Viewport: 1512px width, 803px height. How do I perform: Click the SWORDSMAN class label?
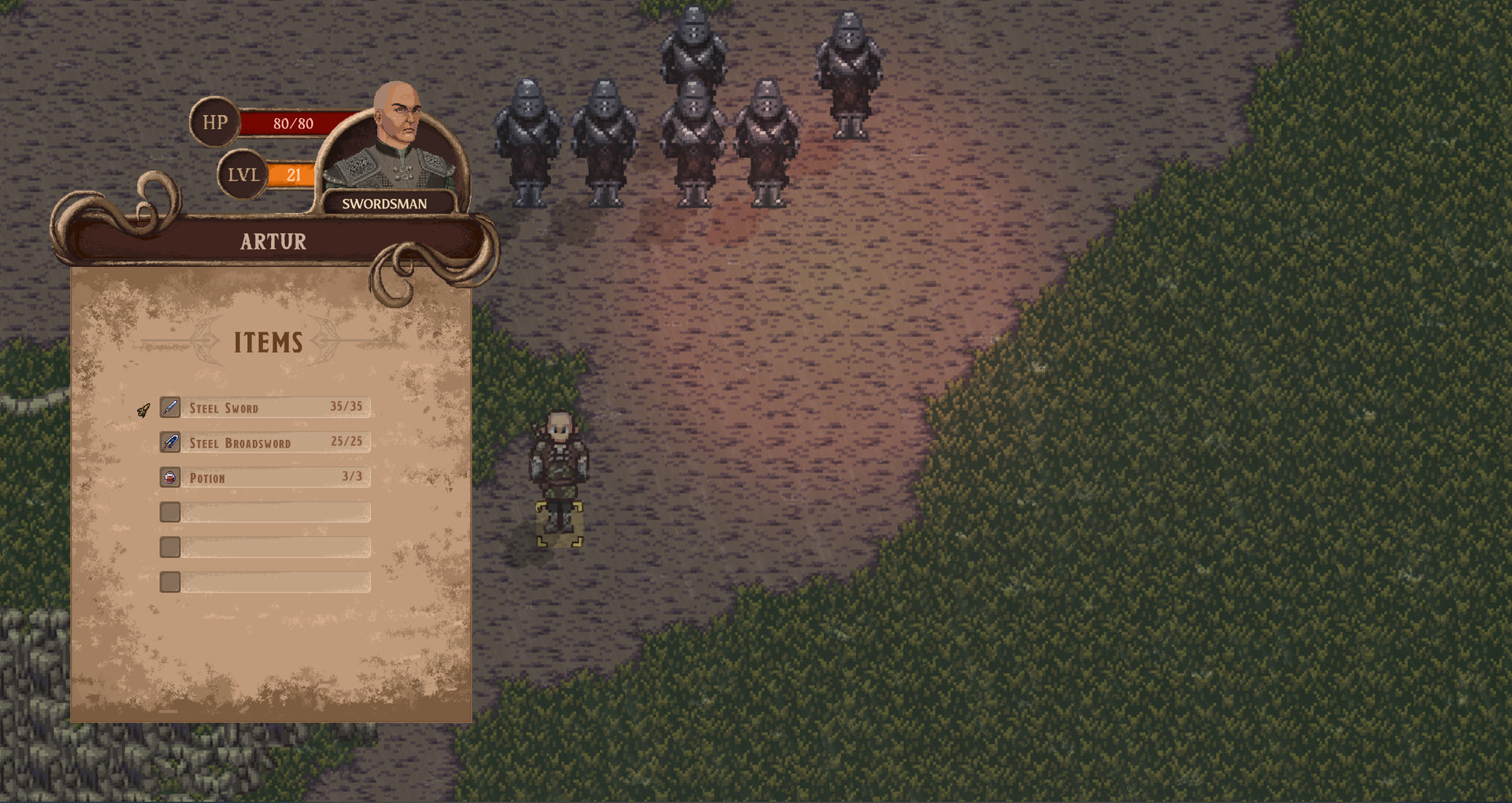pyautogui.click(x=384, y=203)
